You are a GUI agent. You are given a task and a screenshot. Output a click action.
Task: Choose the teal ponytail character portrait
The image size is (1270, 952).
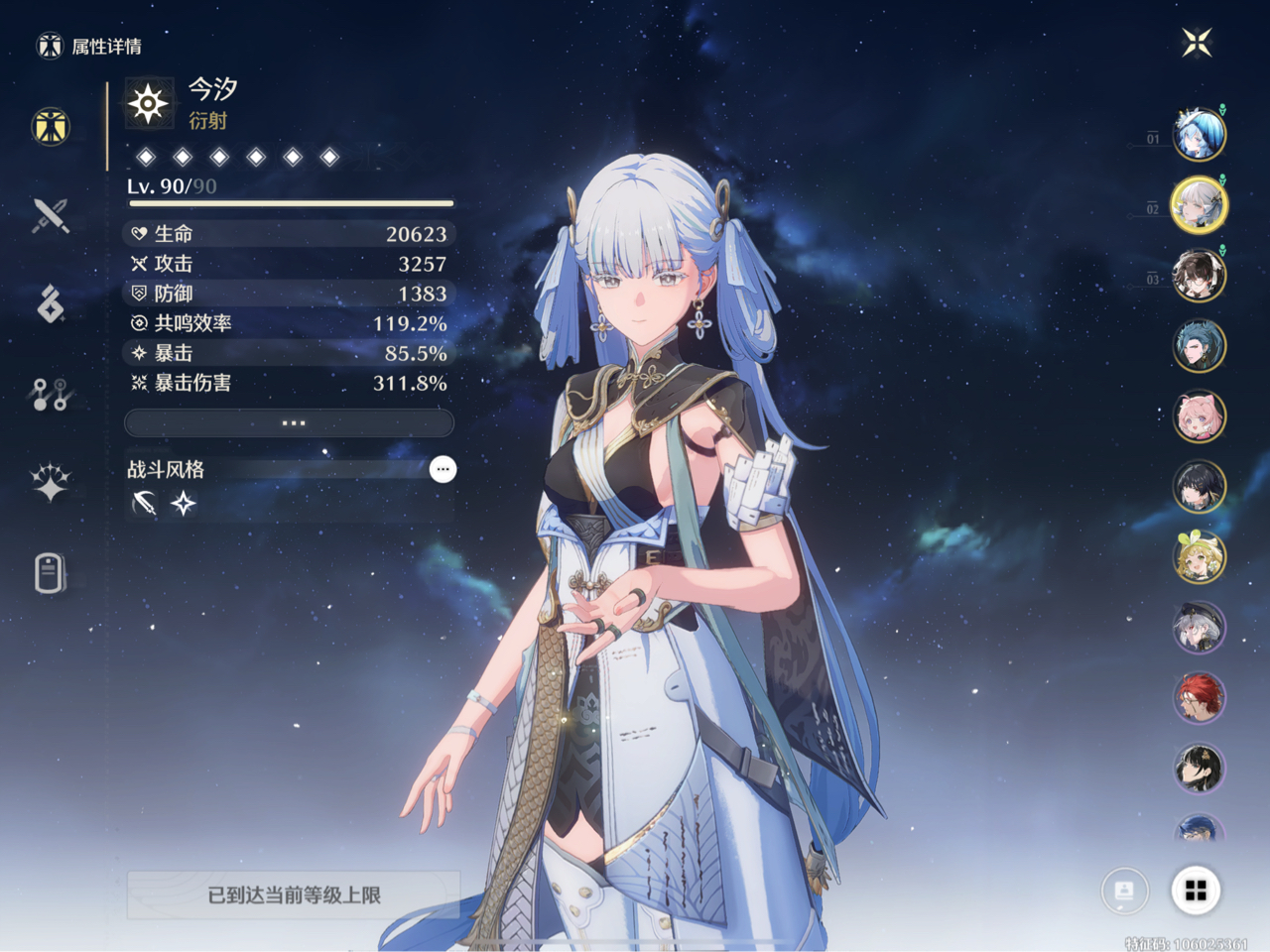[1199, 346]
